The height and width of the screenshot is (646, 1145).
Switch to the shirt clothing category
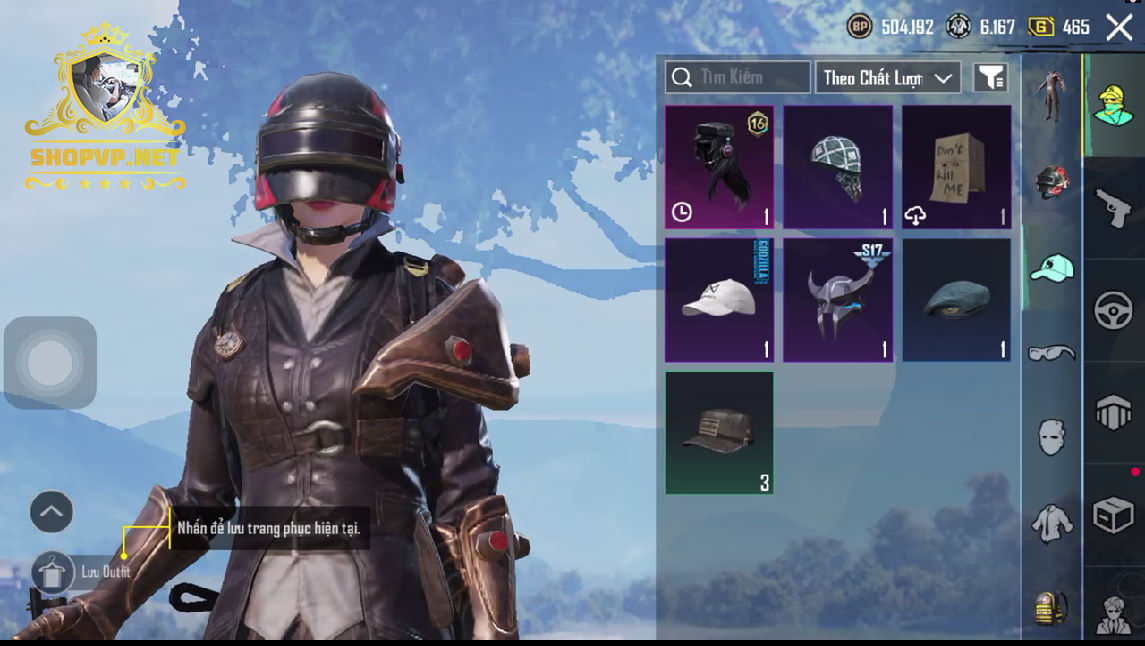pos(1051,522)
